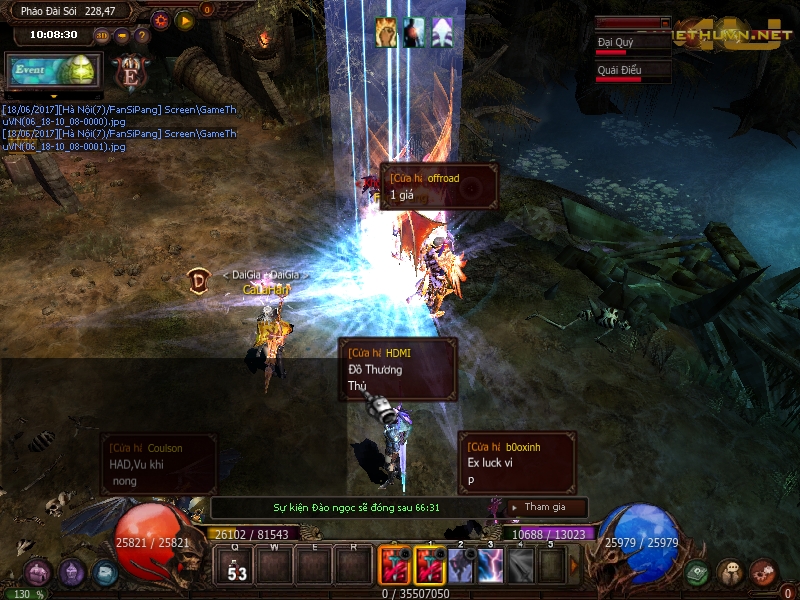800x600 pixels.
Task: Activate the dark figure skill in slot 2
Action: (x=460, y=566)
